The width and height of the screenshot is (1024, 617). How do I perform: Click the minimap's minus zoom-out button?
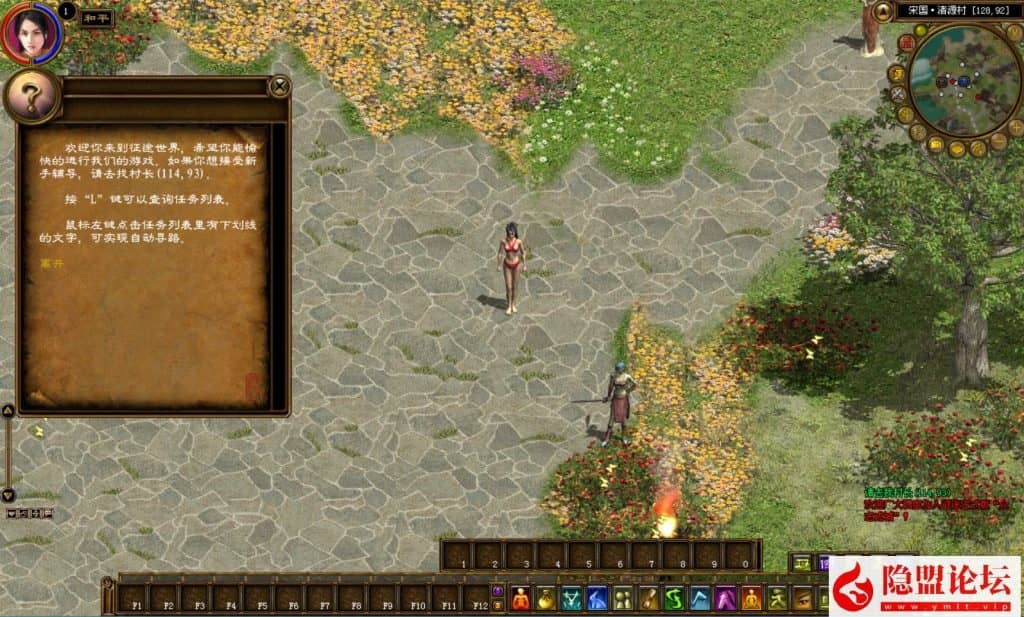[x=998, y=141]
